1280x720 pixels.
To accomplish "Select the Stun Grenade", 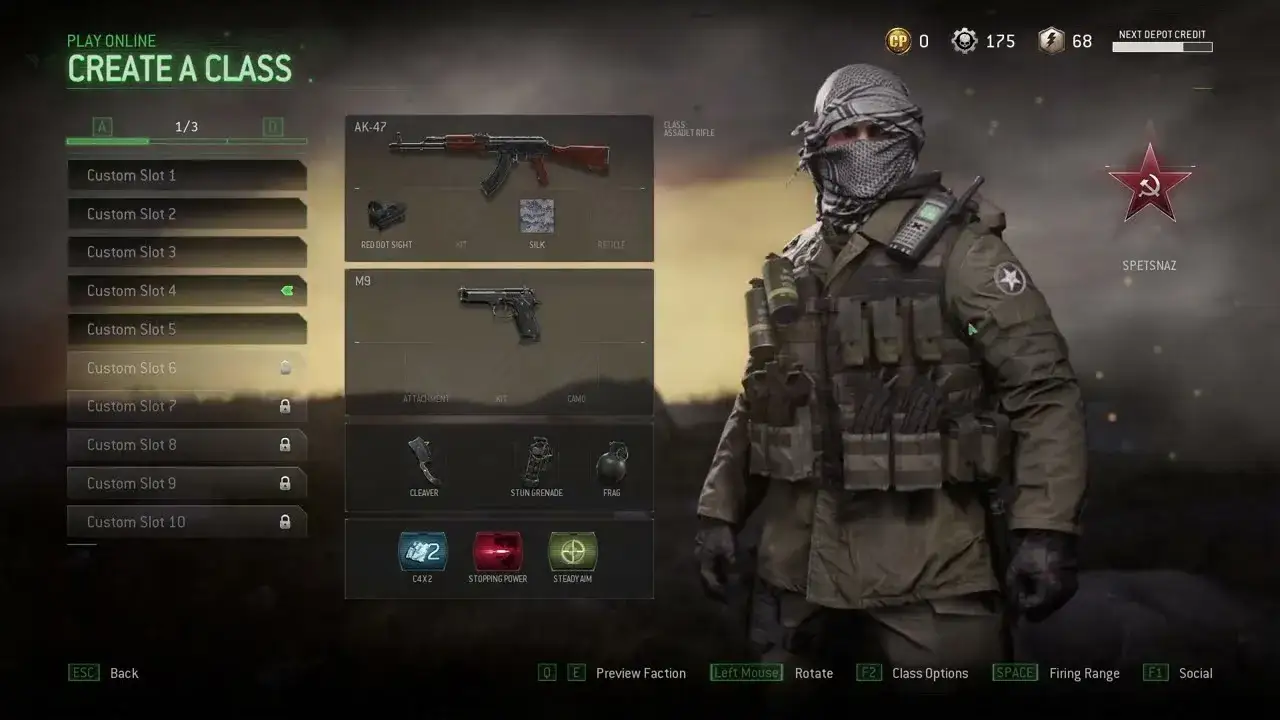I will (x=536, y=460).
